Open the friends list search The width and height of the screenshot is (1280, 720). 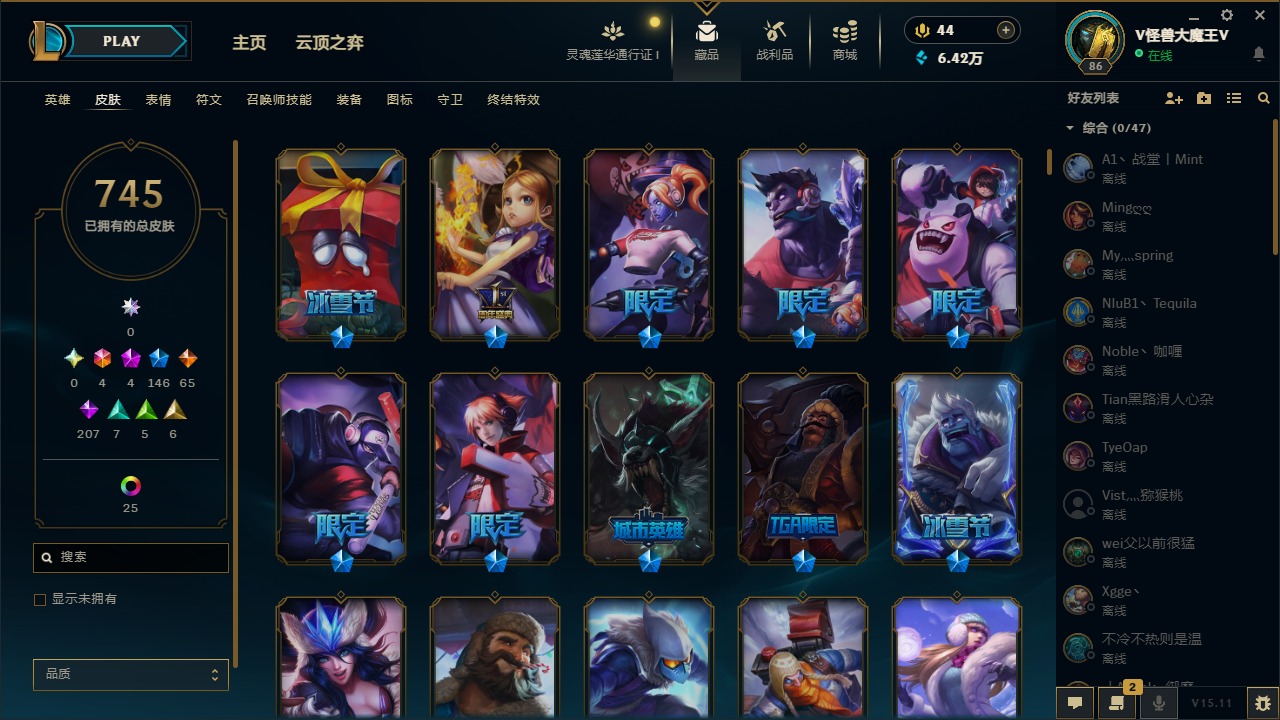tap(1263, 98)
